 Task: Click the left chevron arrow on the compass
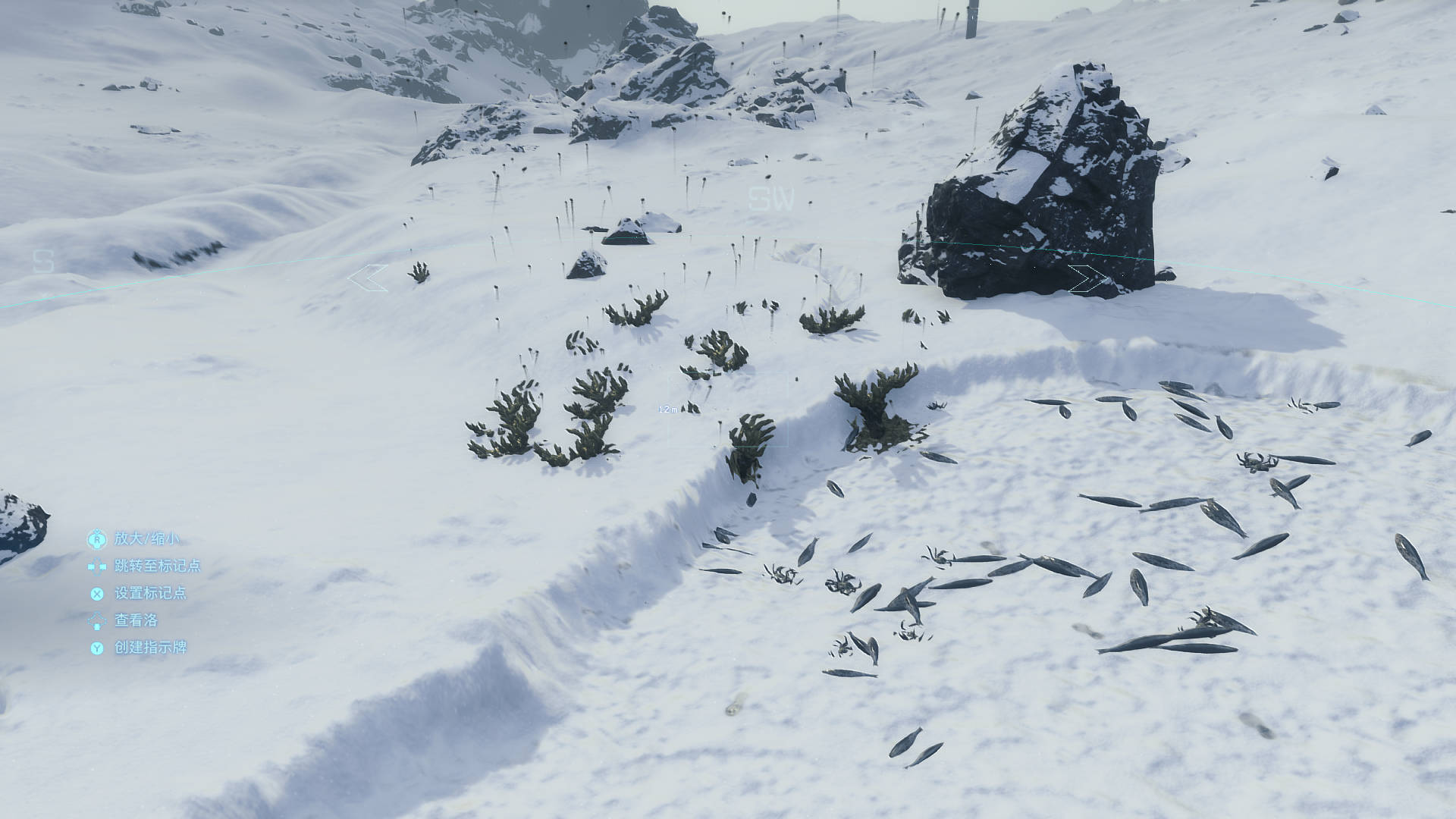coord(368,278)
